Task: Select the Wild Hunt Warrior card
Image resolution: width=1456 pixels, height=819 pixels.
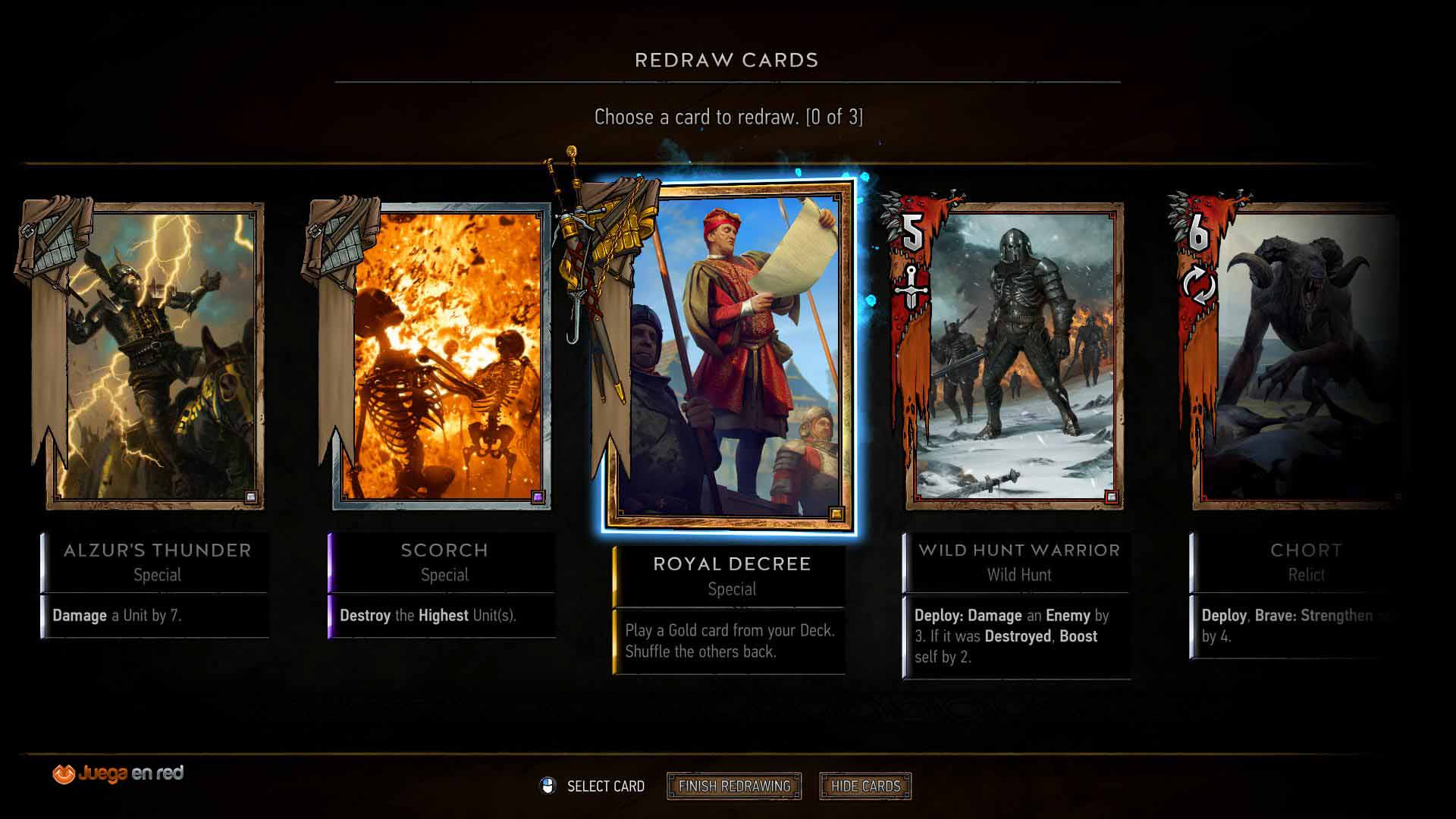Action: [1015, 355]
